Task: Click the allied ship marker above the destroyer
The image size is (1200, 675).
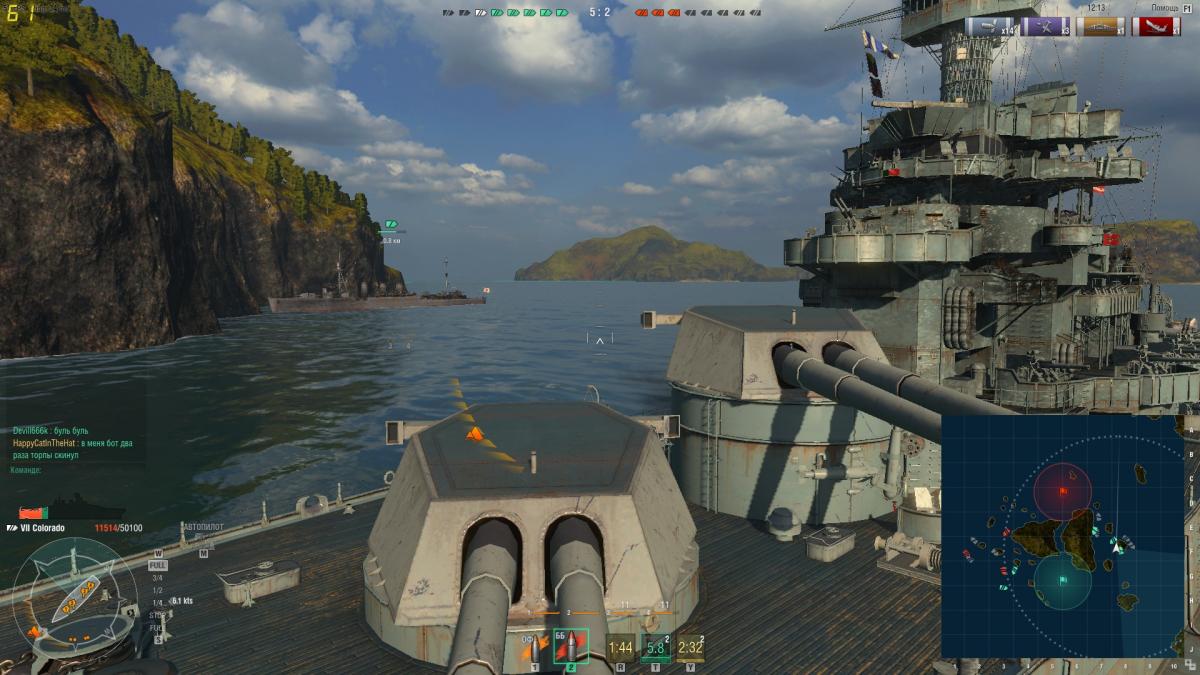Action: click(x=390, y=224)
